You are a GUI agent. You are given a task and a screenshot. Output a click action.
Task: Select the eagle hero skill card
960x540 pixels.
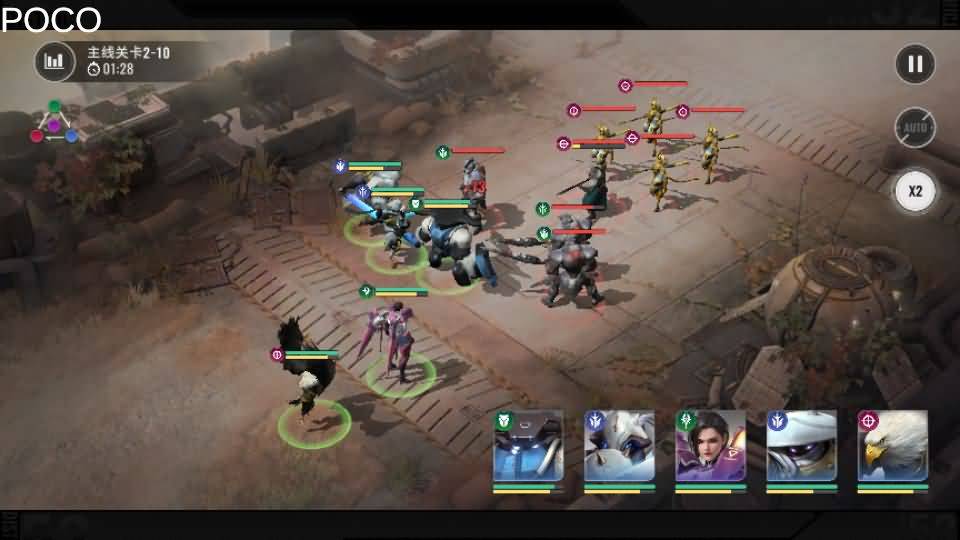pos(892,447)
